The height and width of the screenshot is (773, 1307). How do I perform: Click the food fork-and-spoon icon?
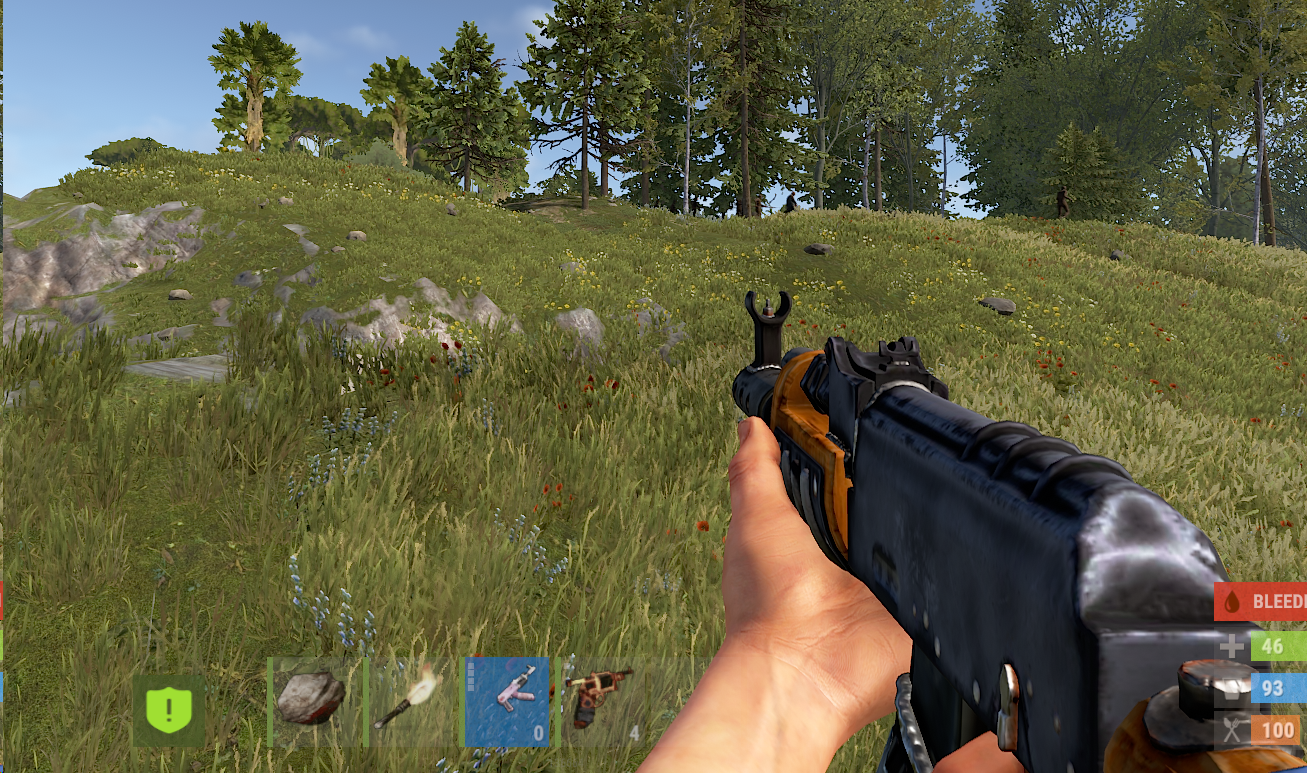(1232, 727)
